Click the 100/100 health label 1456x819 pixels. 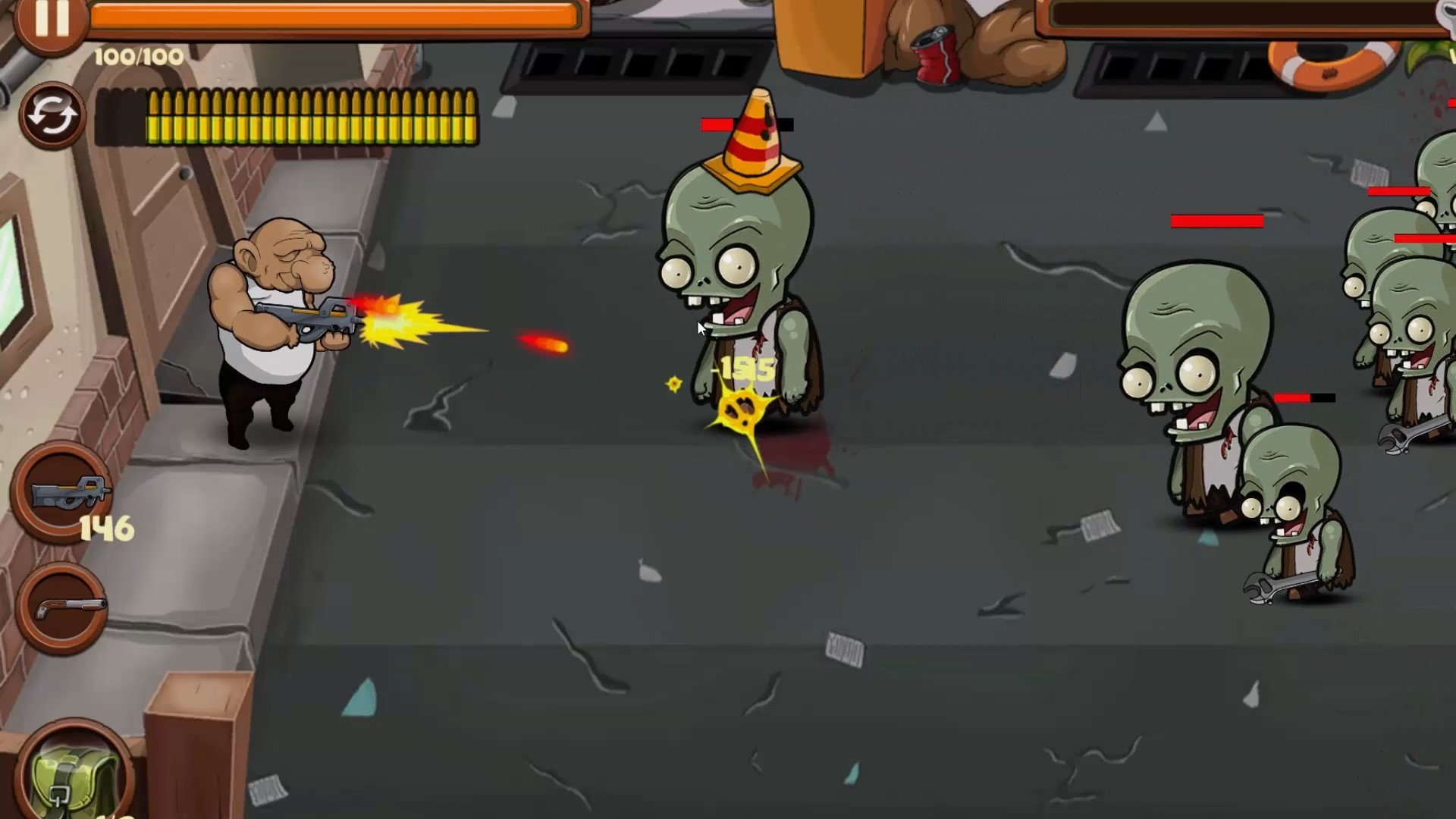136,55
